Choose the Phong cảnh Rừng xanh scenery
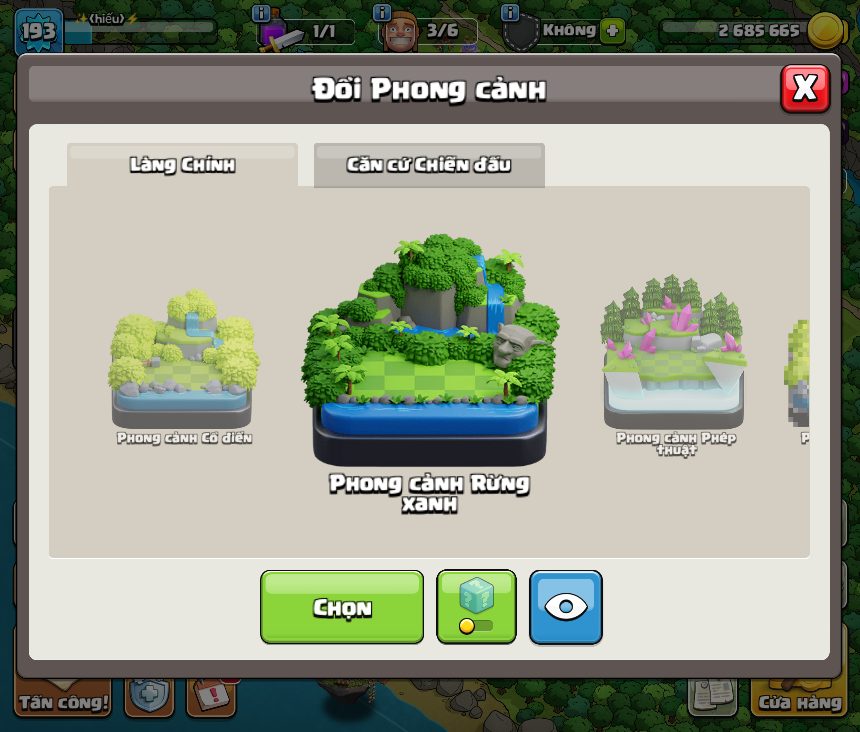Viewport: 860px width, 732px height. pos(430,350)
